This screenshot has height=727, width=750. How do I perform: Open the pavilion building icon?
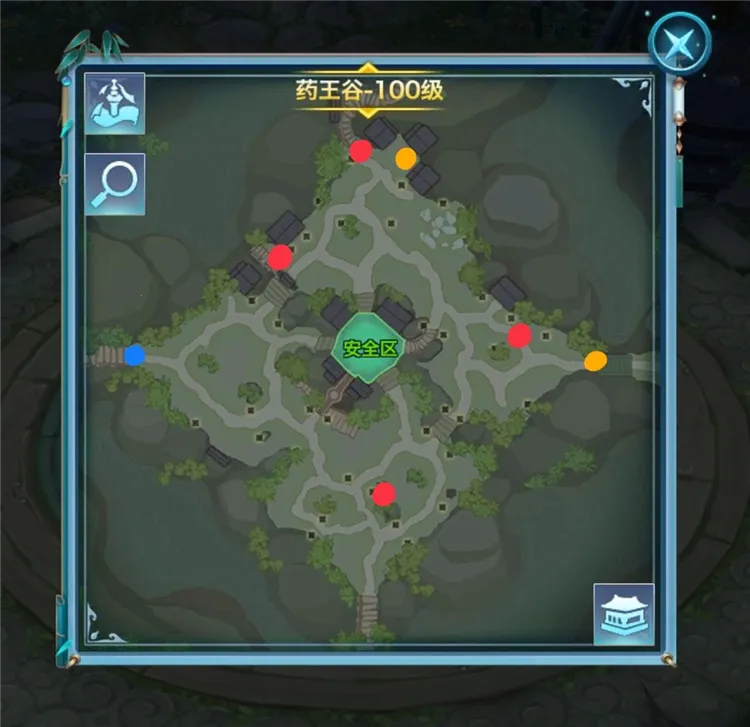click(x=624, y=614)
